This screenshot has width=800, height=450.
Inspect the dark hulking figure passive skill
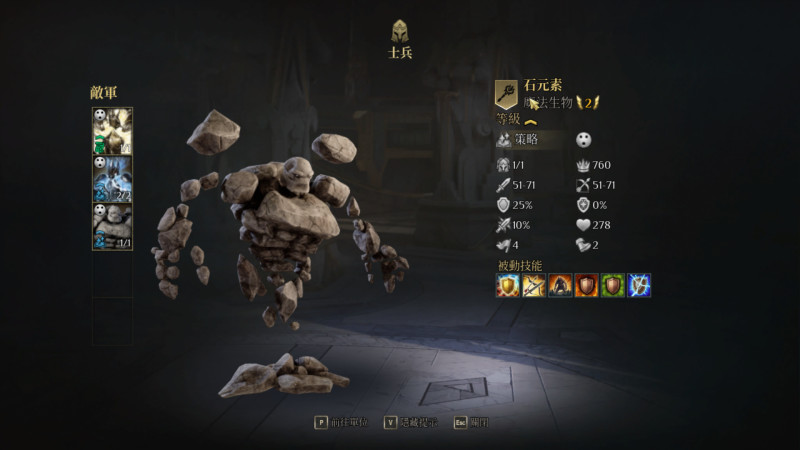(x=560, y=285)
